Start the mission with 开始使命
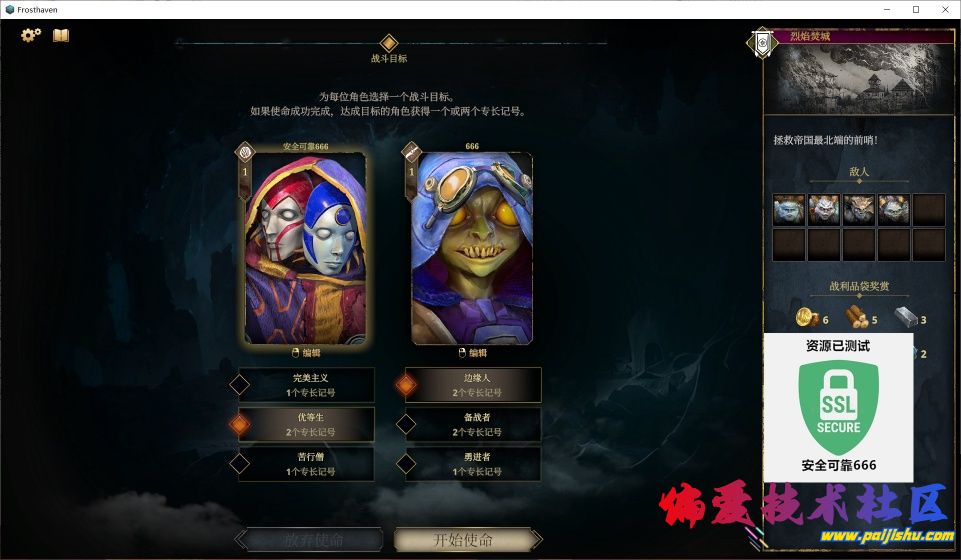The image size is (961, 560). pyautogui.click(x=463, y=540)
